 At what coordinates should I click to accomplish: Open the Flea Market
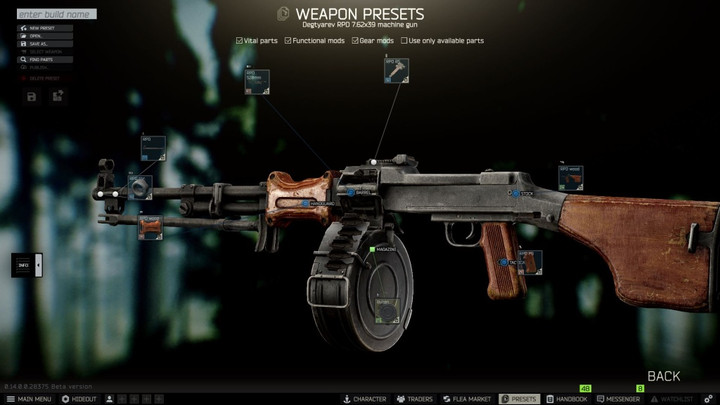pos(466,399)
